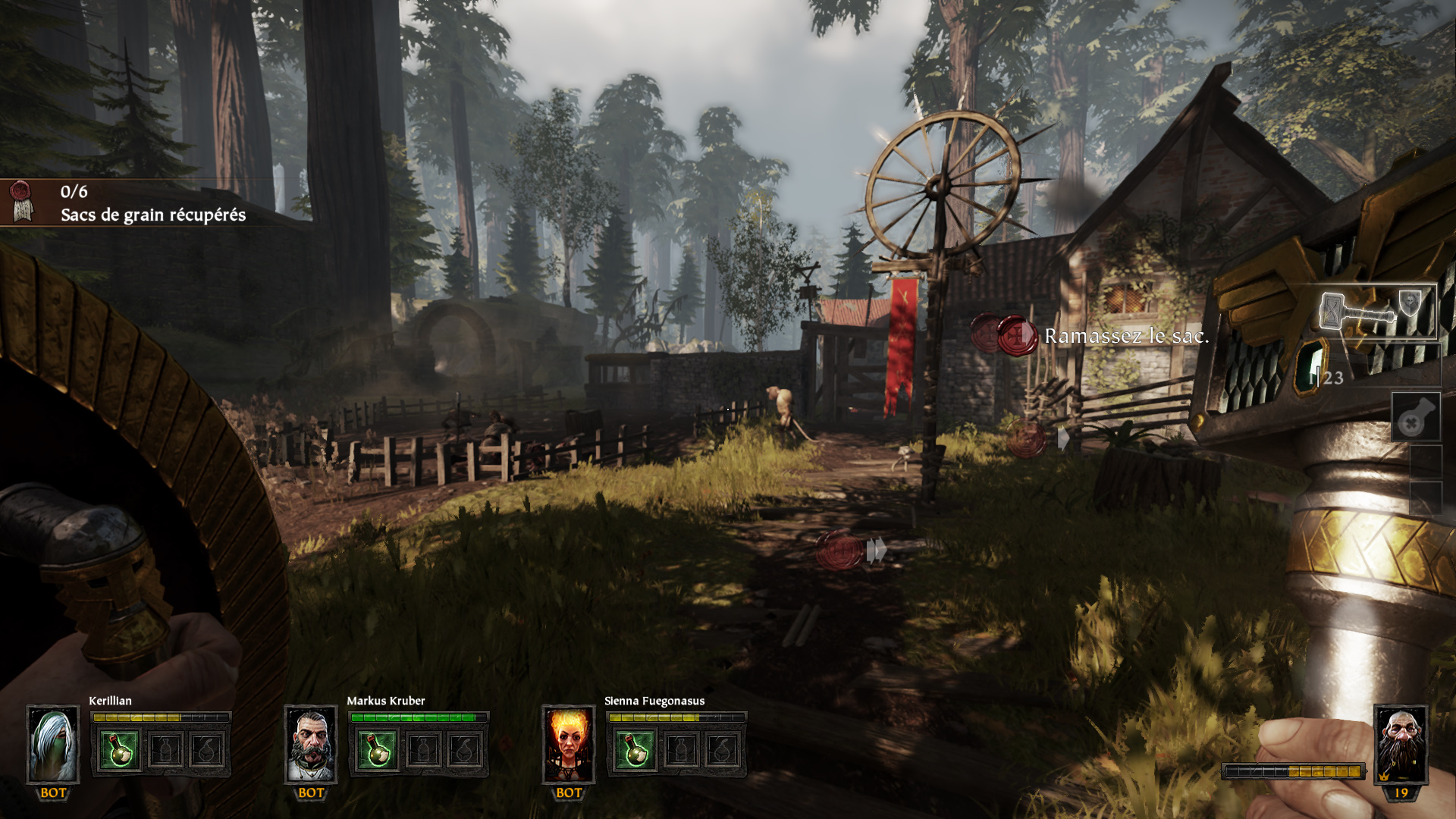This screenshot has height=819, width=1456.
Task: Select Markus Kruber's green potion slot
Action: click(378, 750)
